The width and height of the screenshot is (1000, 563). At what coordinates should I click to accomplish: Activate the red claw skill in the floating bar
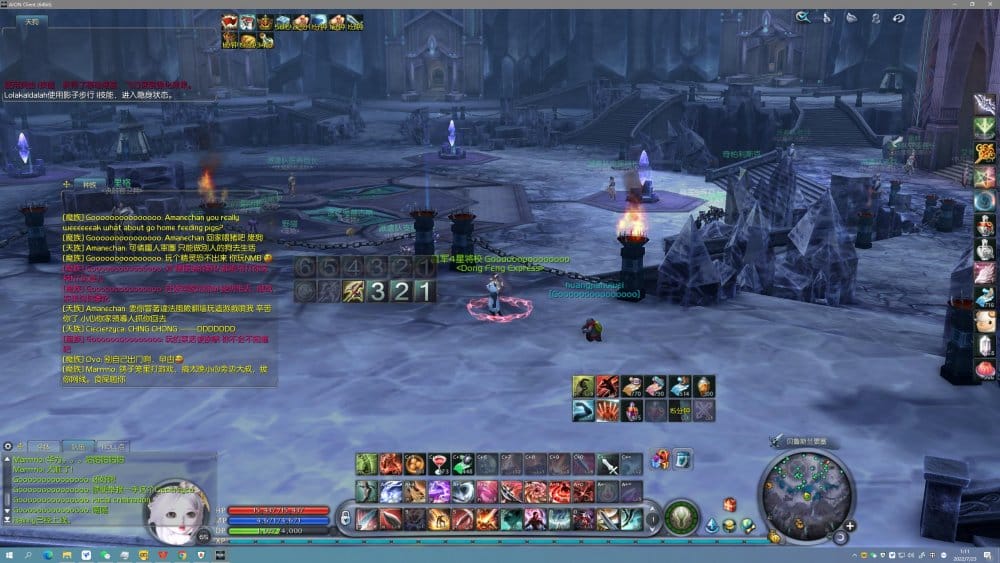[607, 410]
